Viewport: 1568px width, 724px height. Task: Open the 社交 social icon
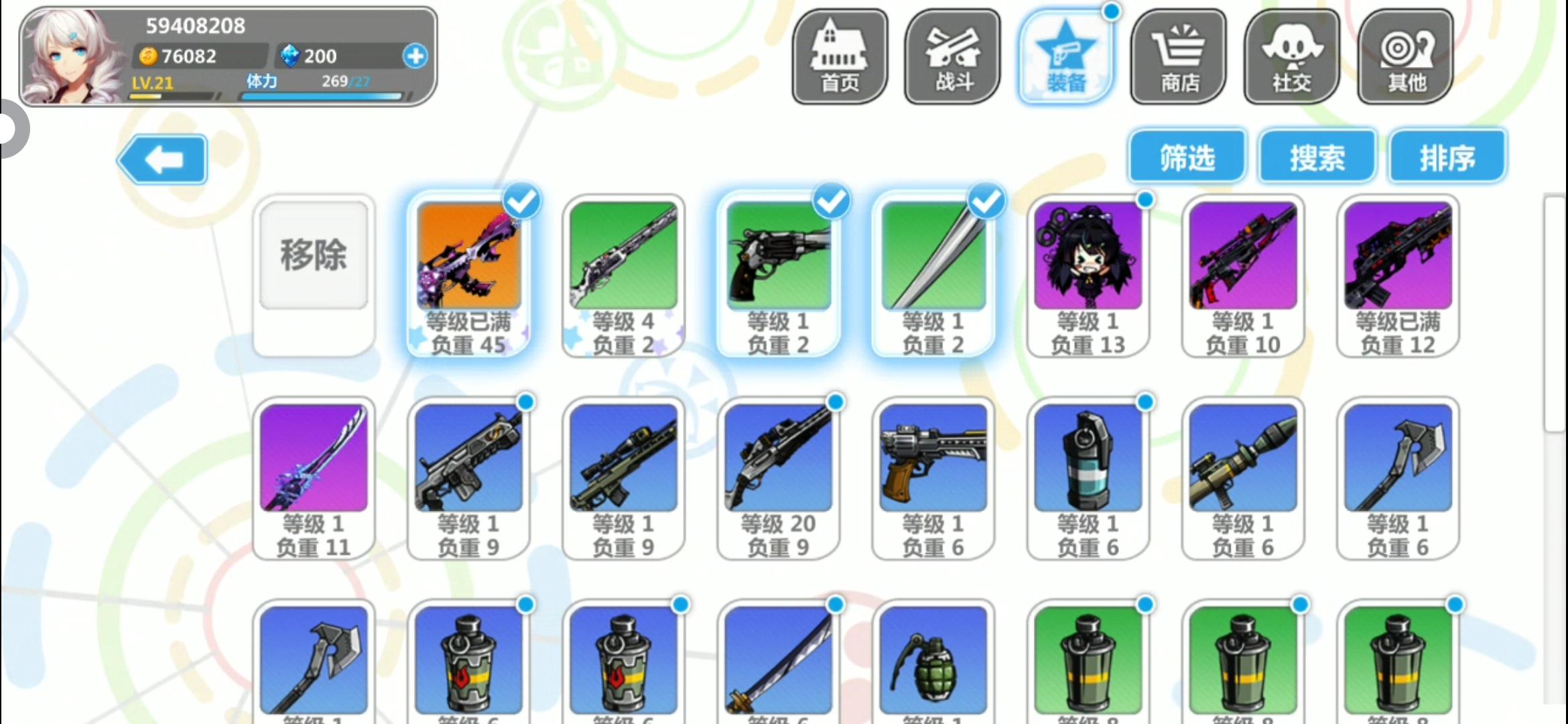(x=1291, y=56)
